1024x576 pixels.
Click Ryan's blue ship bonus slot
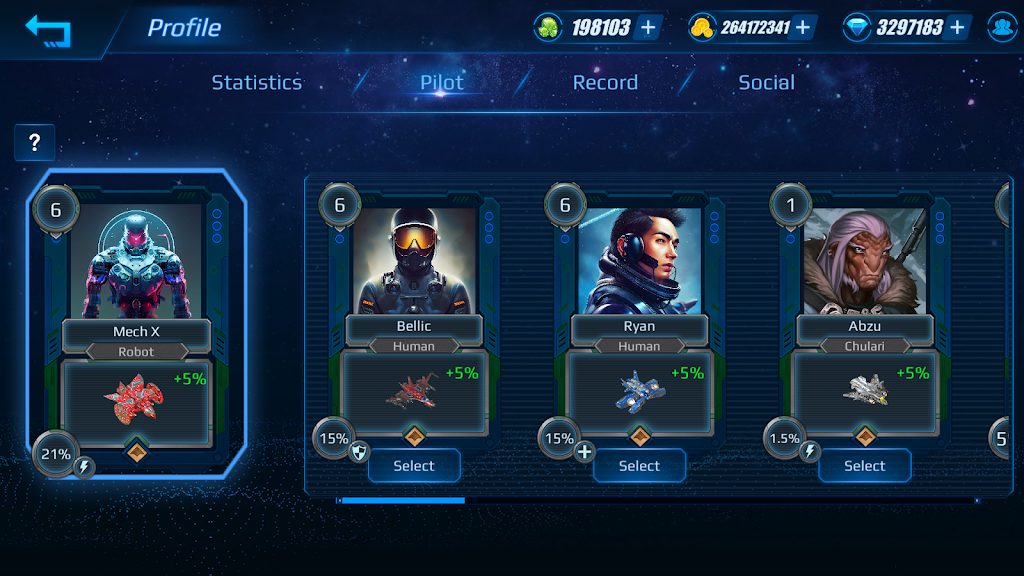click(639, 392)
